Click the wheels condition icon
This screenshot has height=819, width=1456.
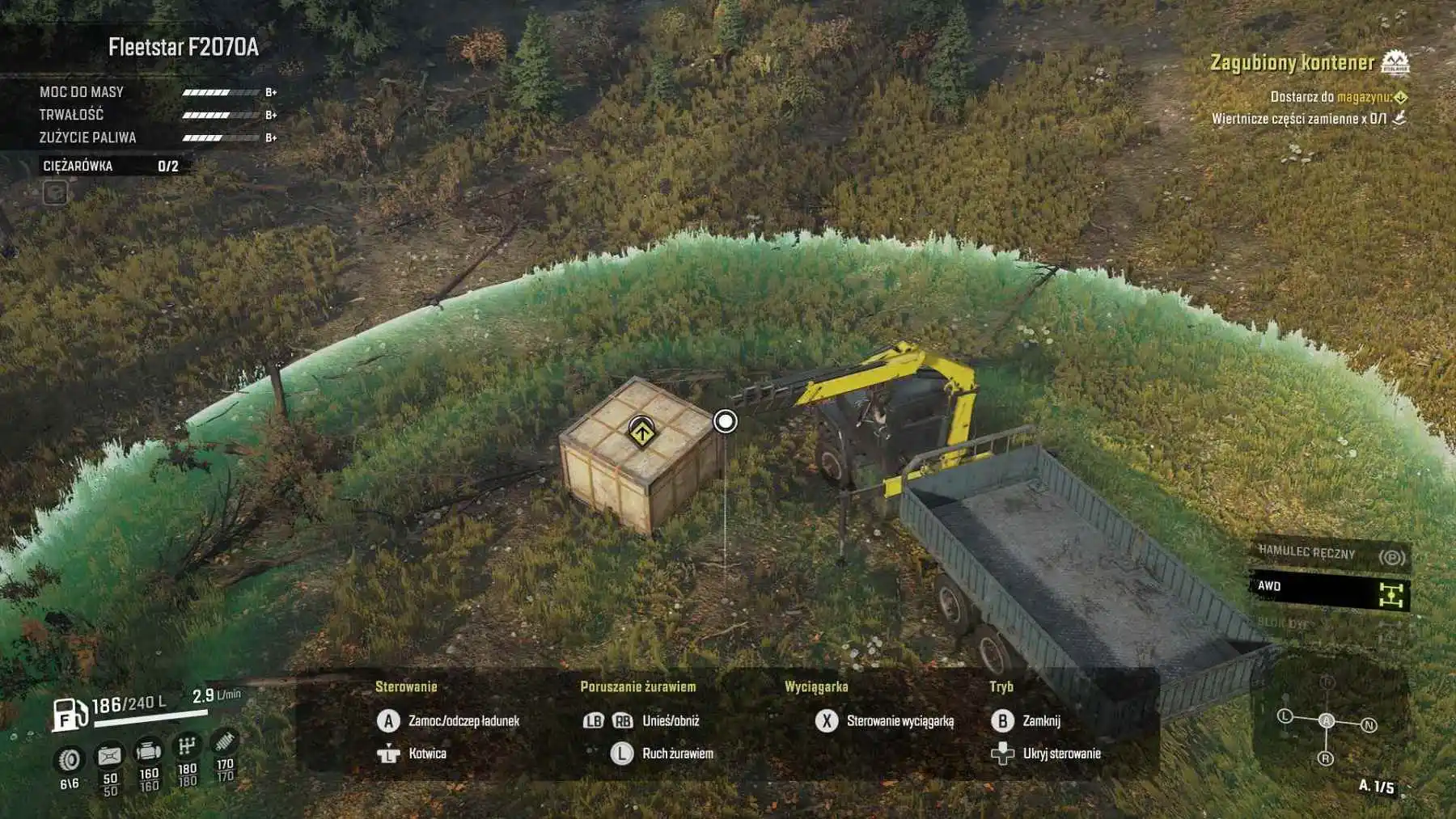click(x=70, y=760)
